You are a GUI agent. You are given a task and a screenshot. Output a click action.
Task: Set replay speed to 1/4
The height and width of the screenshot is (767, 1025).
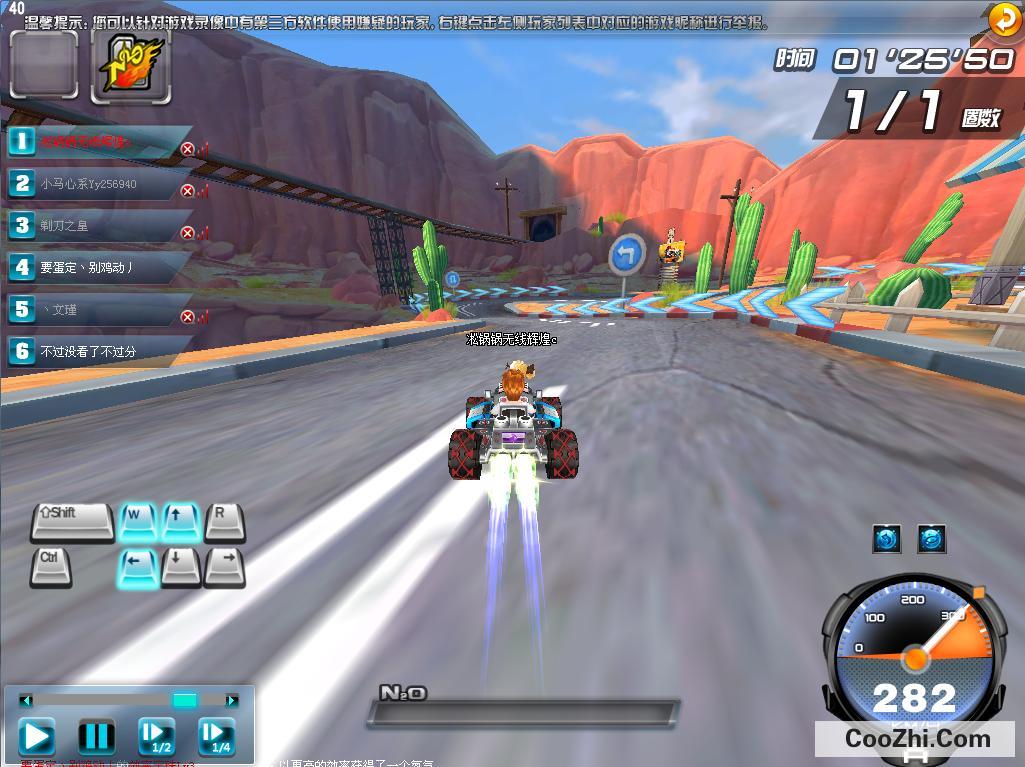[216, 737]
